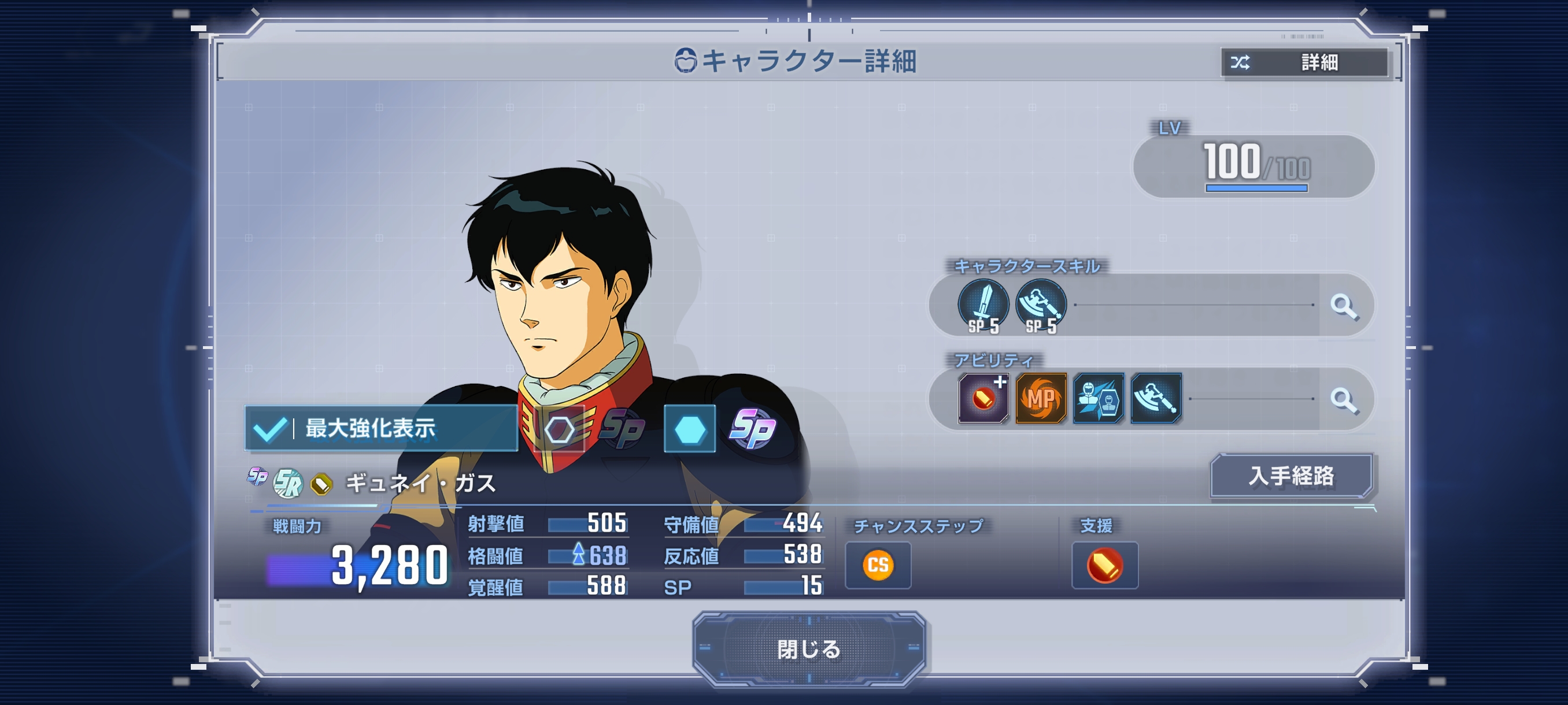
Task: View the red capsule plus ability
Action: point(983,398)
